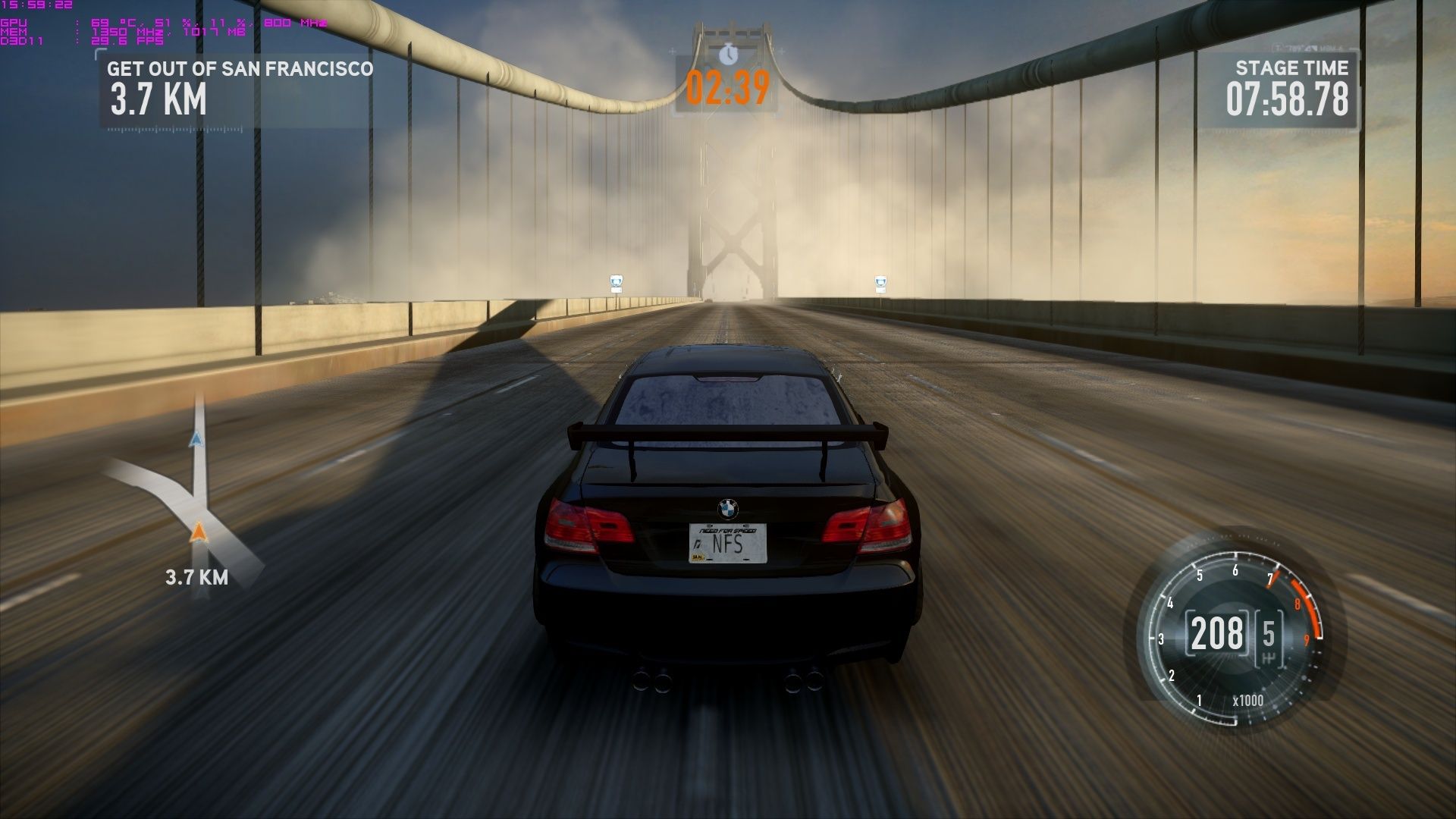Click the Get Out of San Francisco objective tracker

click(x=240, y=88)
